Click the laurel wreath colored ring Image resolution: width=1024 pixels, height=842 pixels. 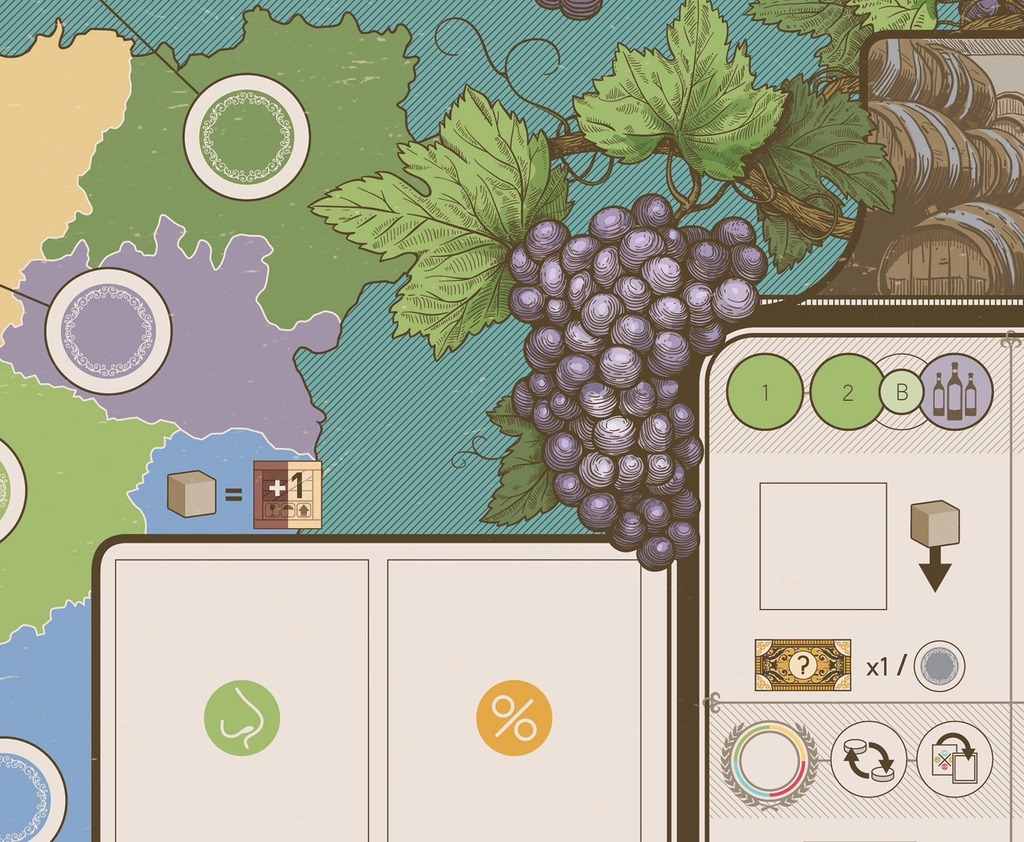pos(769,759)
